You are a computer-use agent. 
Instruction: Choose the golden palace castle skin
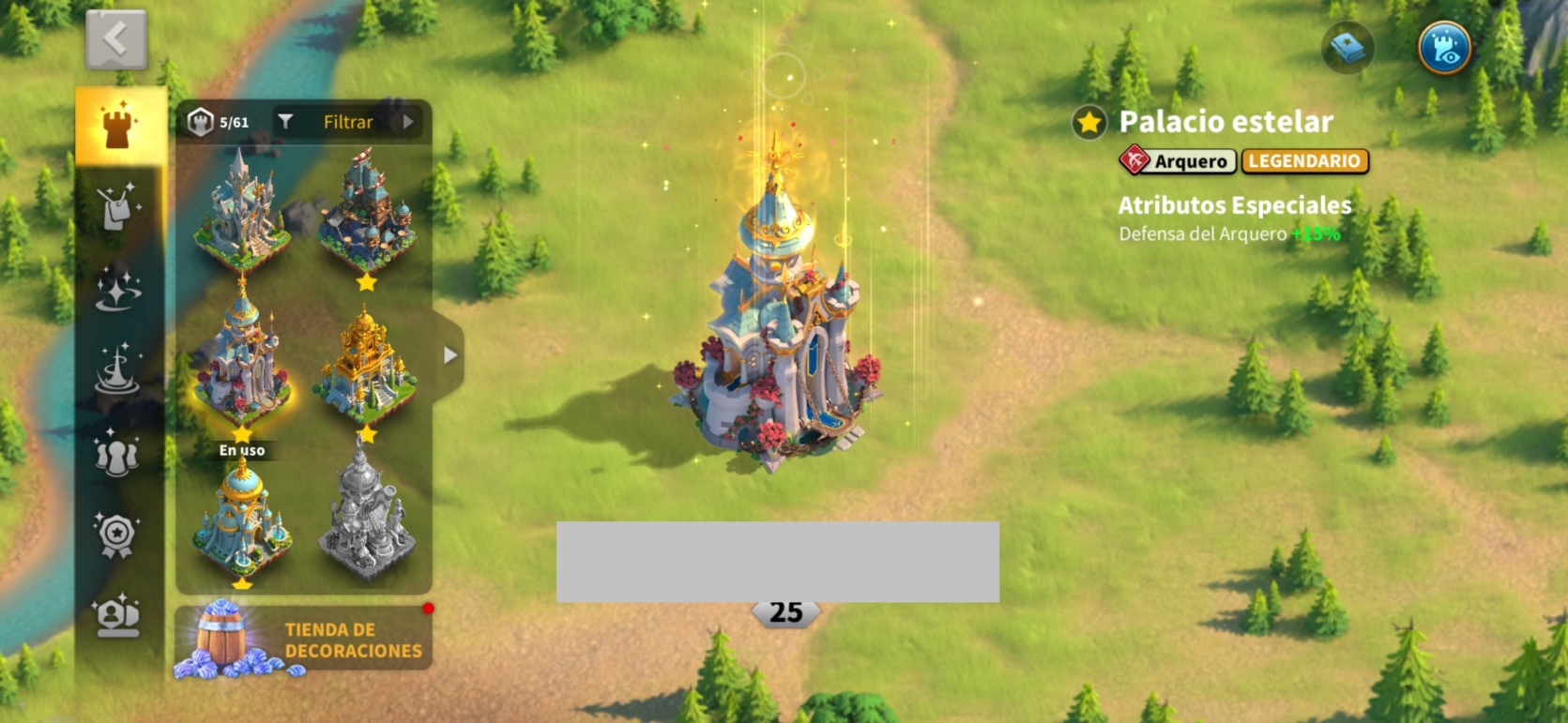point(366,366)
